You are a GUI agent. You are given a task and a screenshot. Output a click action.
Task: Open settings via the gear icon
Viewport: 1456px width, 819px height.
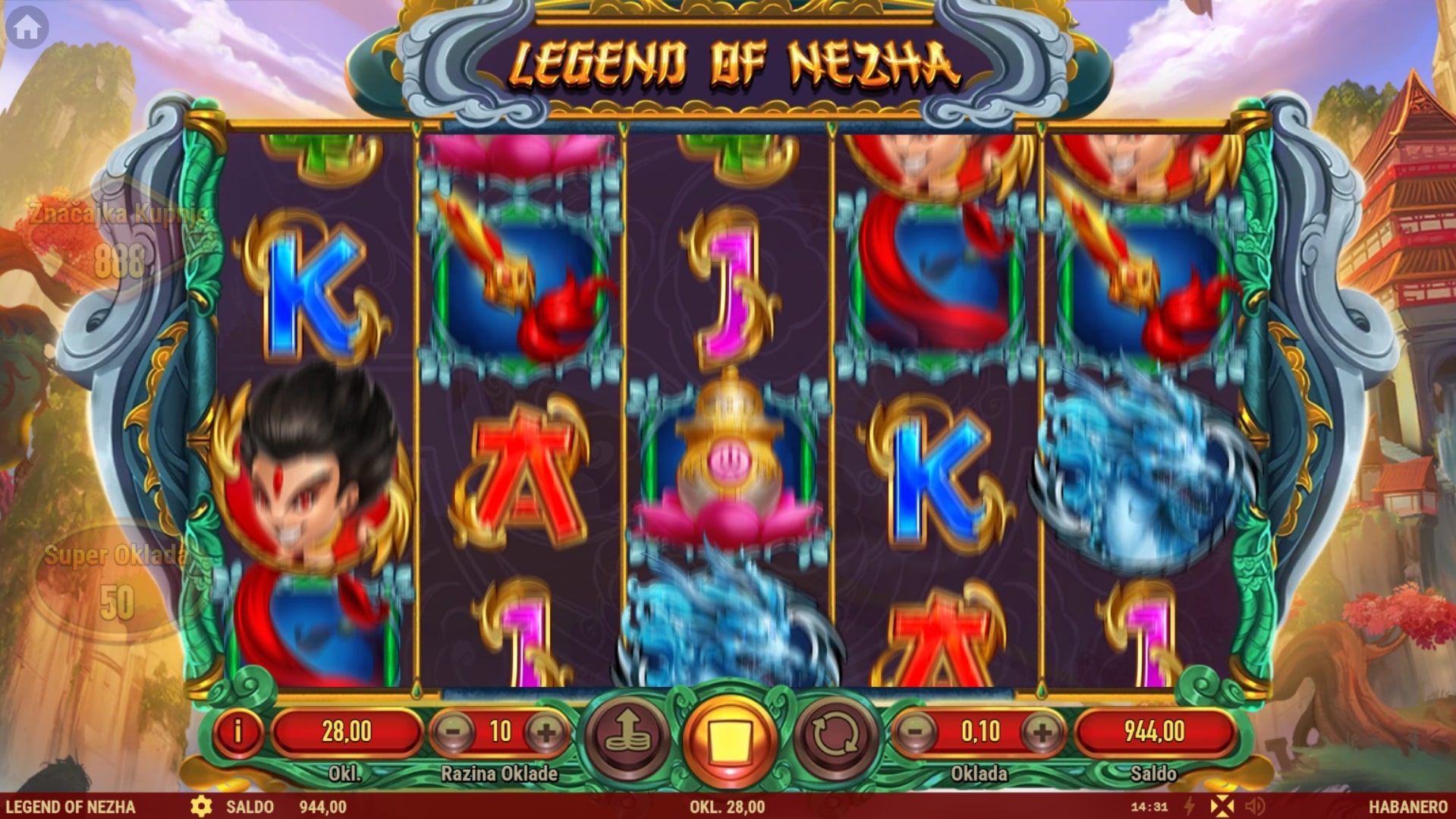[201, 806]
